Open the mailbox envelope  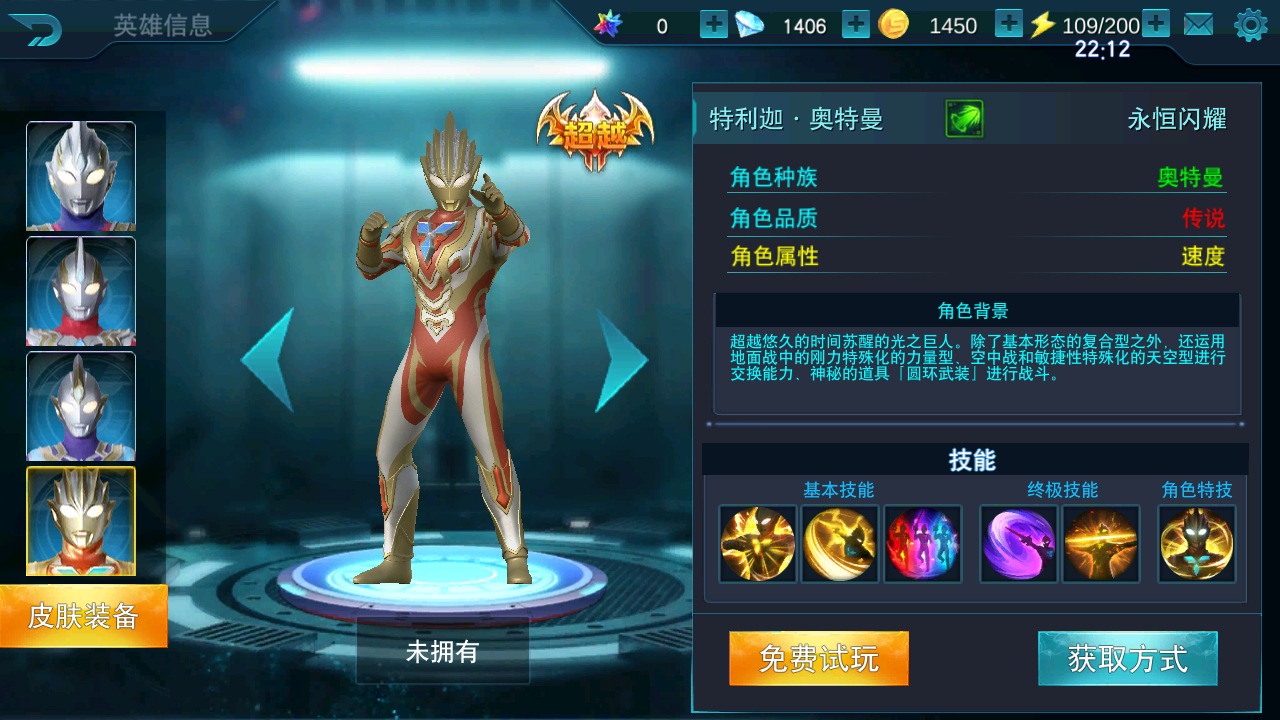click(x=1198, y=25)
